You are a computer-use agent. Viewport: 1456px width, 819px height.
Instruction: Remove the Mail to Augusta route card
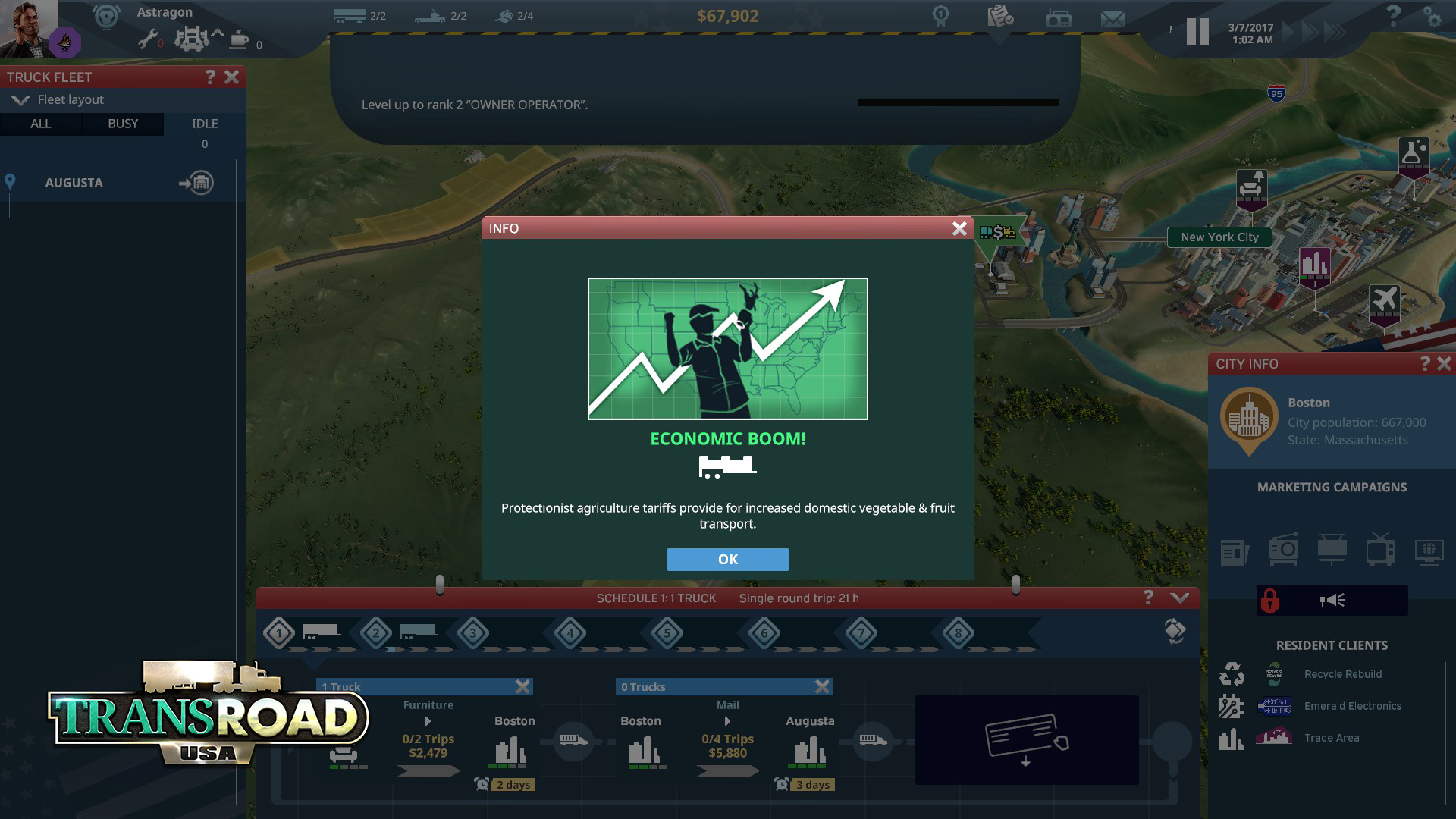pyautogui.click(x=822, y=687)
